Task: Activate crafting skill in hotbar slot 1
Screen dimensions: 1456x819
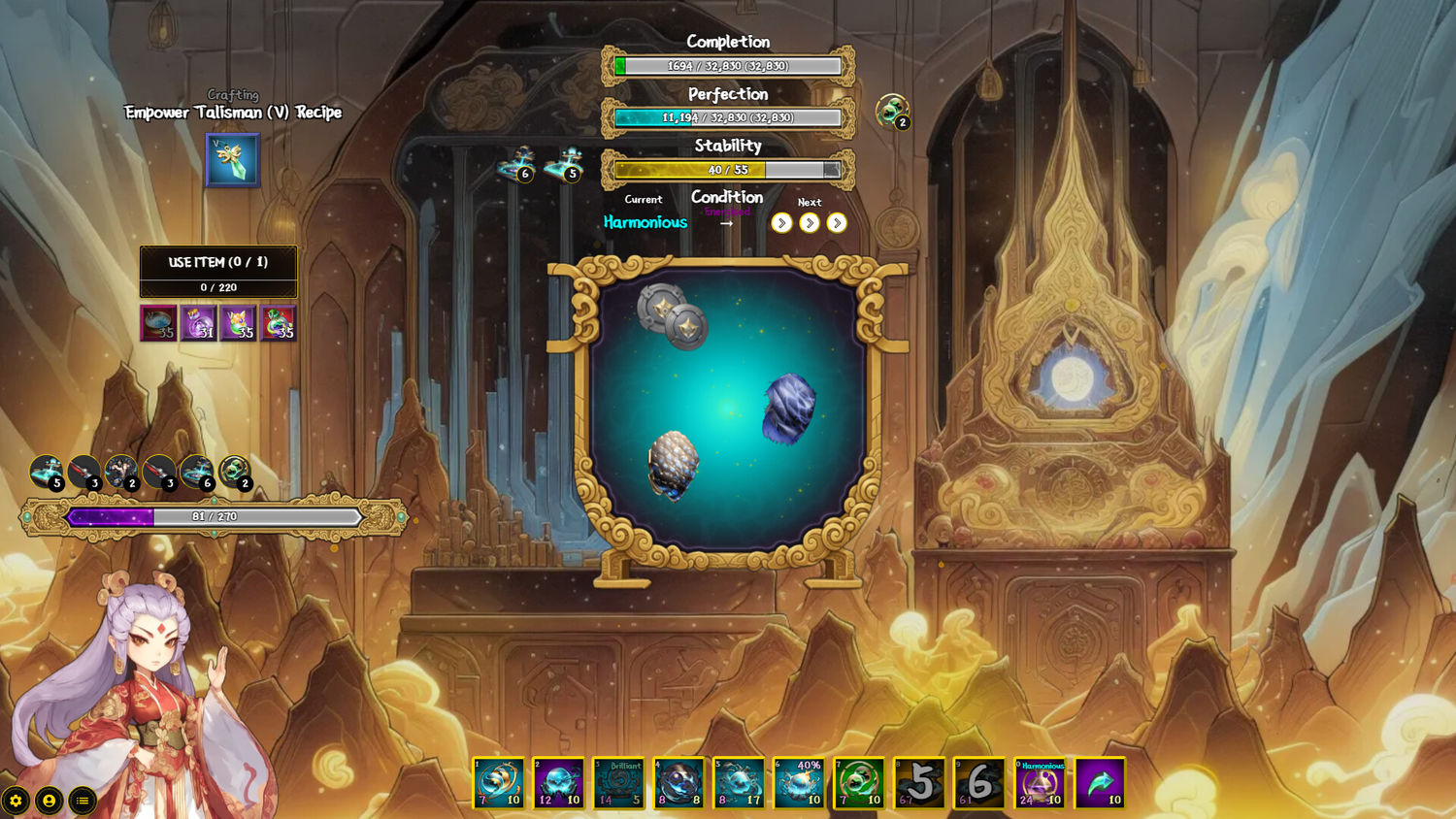Action: click(x=499, y=783)
